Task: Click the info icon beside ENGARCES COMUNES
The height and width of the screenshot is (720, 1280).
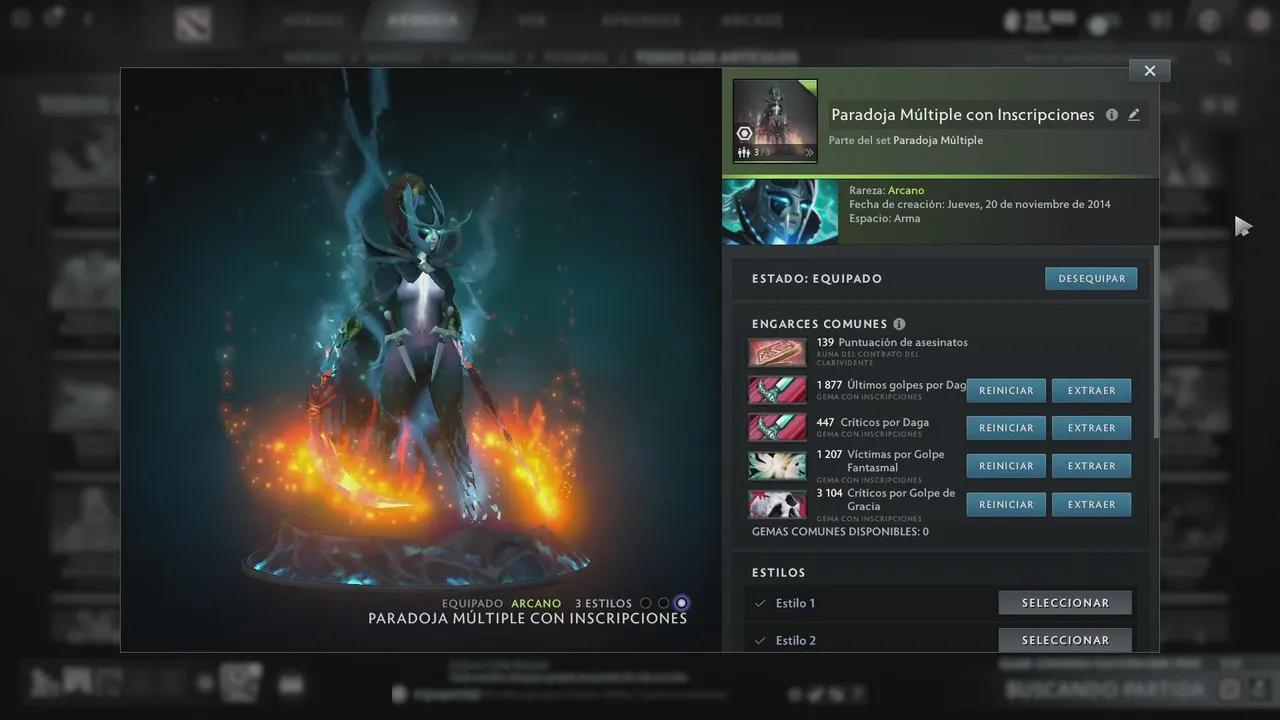Action: [899, 324]
